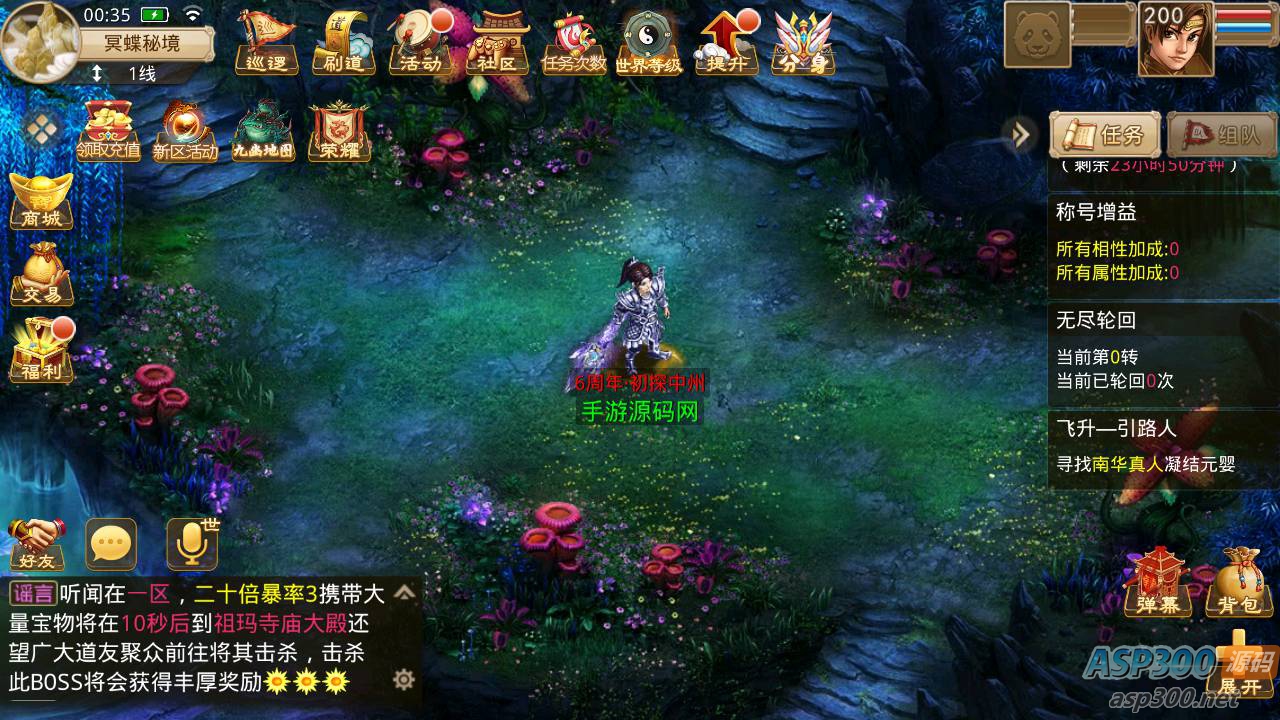Open the 九幽地图 map icon
This screenshot has height=720, width=1280.
click(263, 131)
